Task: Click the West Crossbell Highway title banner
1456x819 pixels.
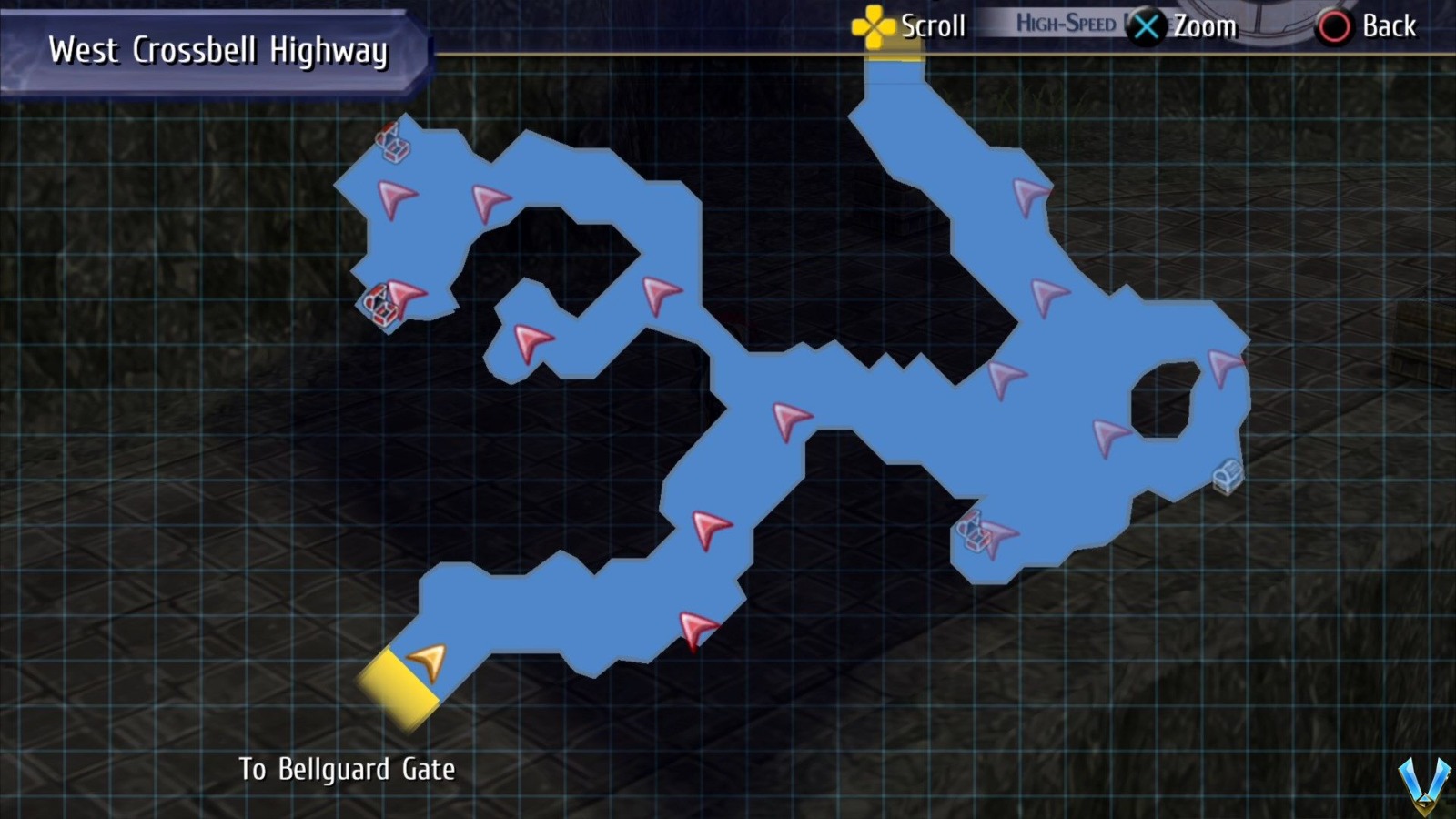Action: click(x=218, y=50)
